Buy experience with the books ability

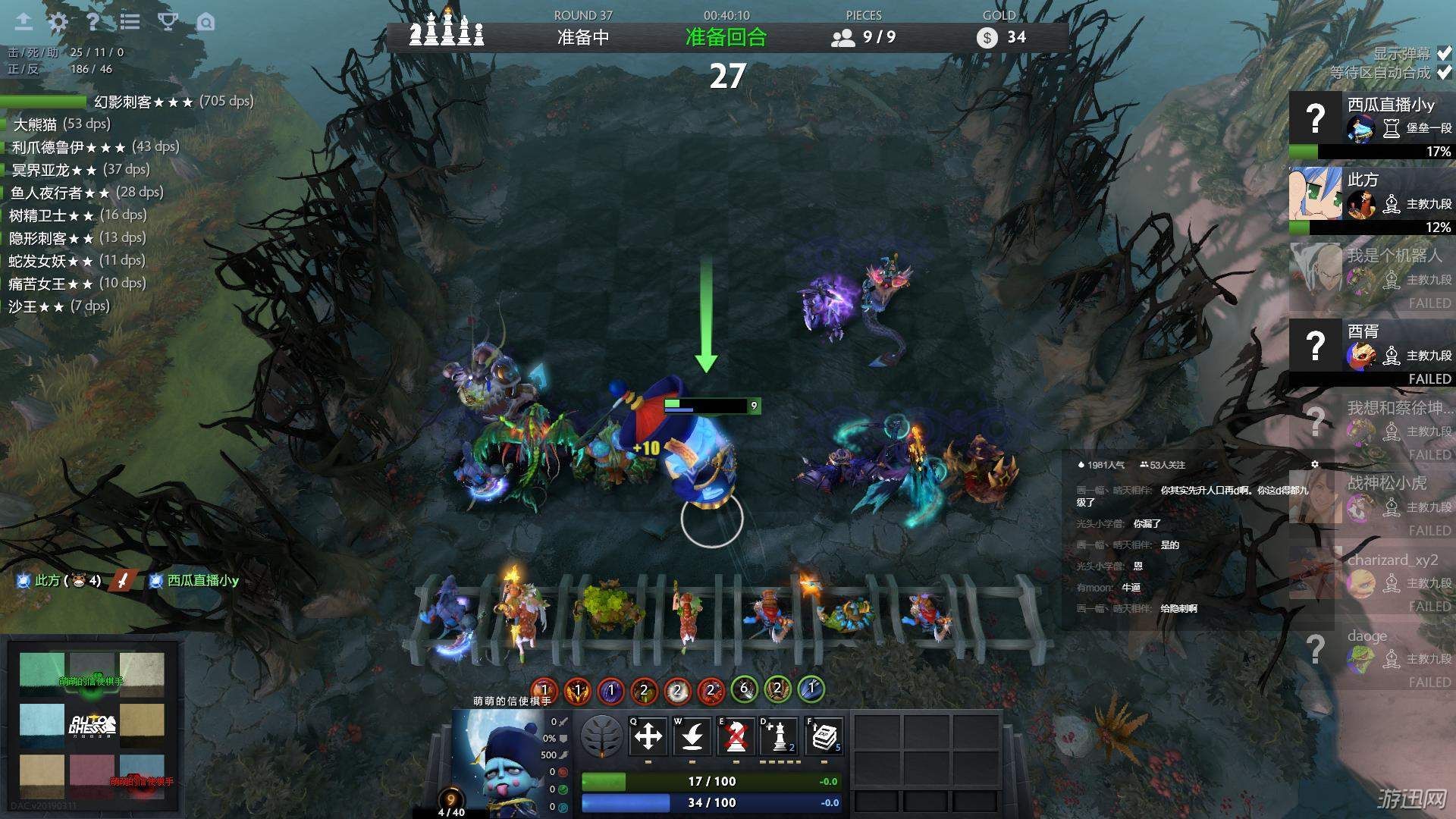(x=824, y=736)
